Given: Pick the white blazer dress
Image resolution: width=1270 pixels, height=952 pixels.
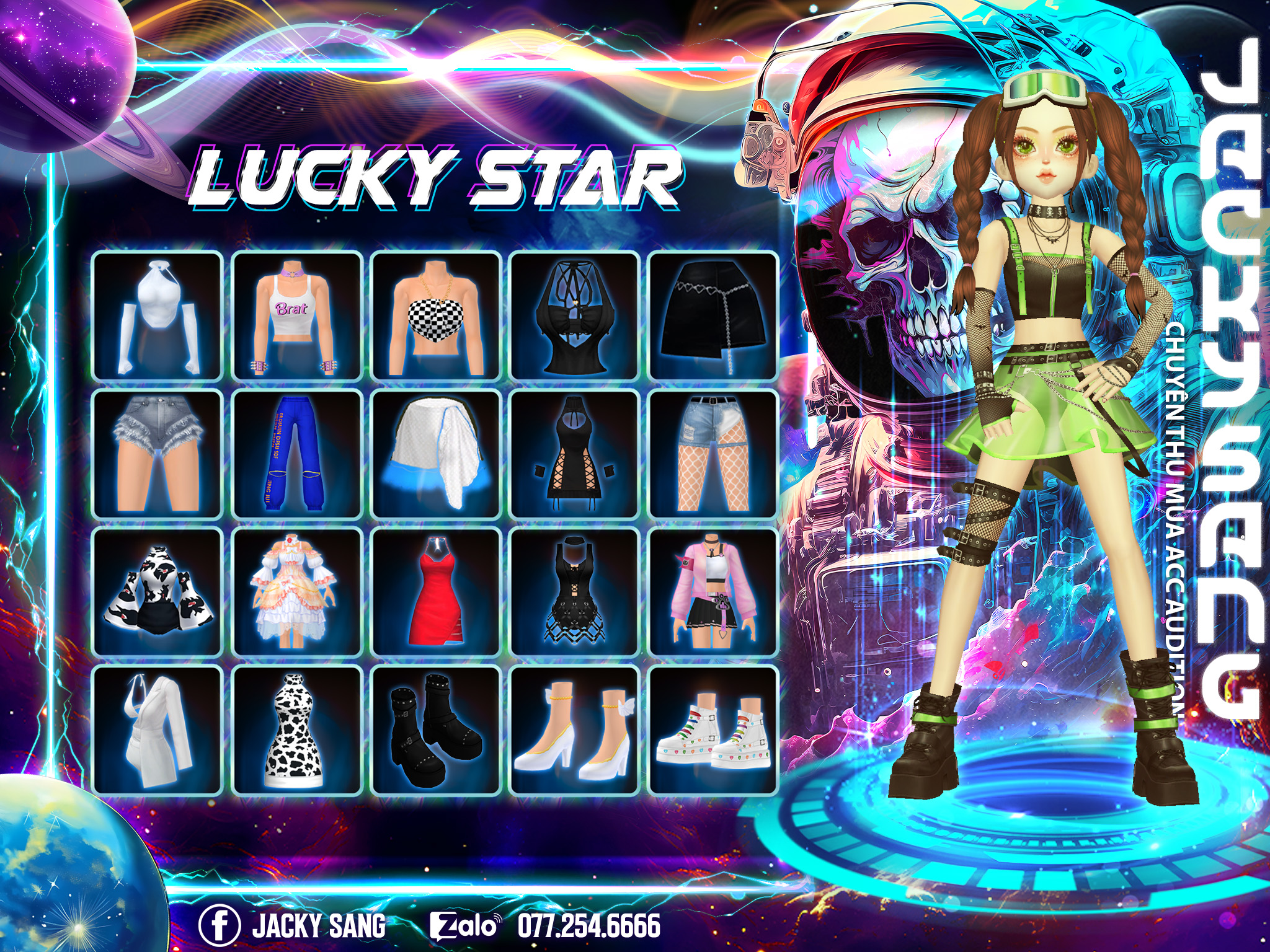Looking at the screenshot, I should click(x=158, y=730).
